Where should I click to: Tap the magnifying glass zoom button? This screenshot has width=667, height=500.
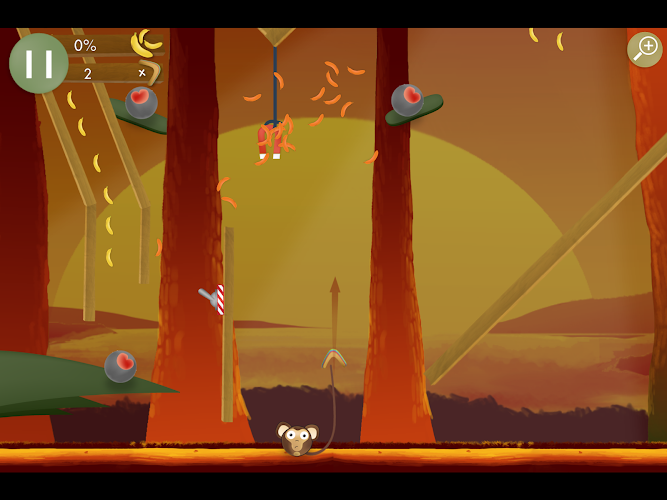[644, 49]
